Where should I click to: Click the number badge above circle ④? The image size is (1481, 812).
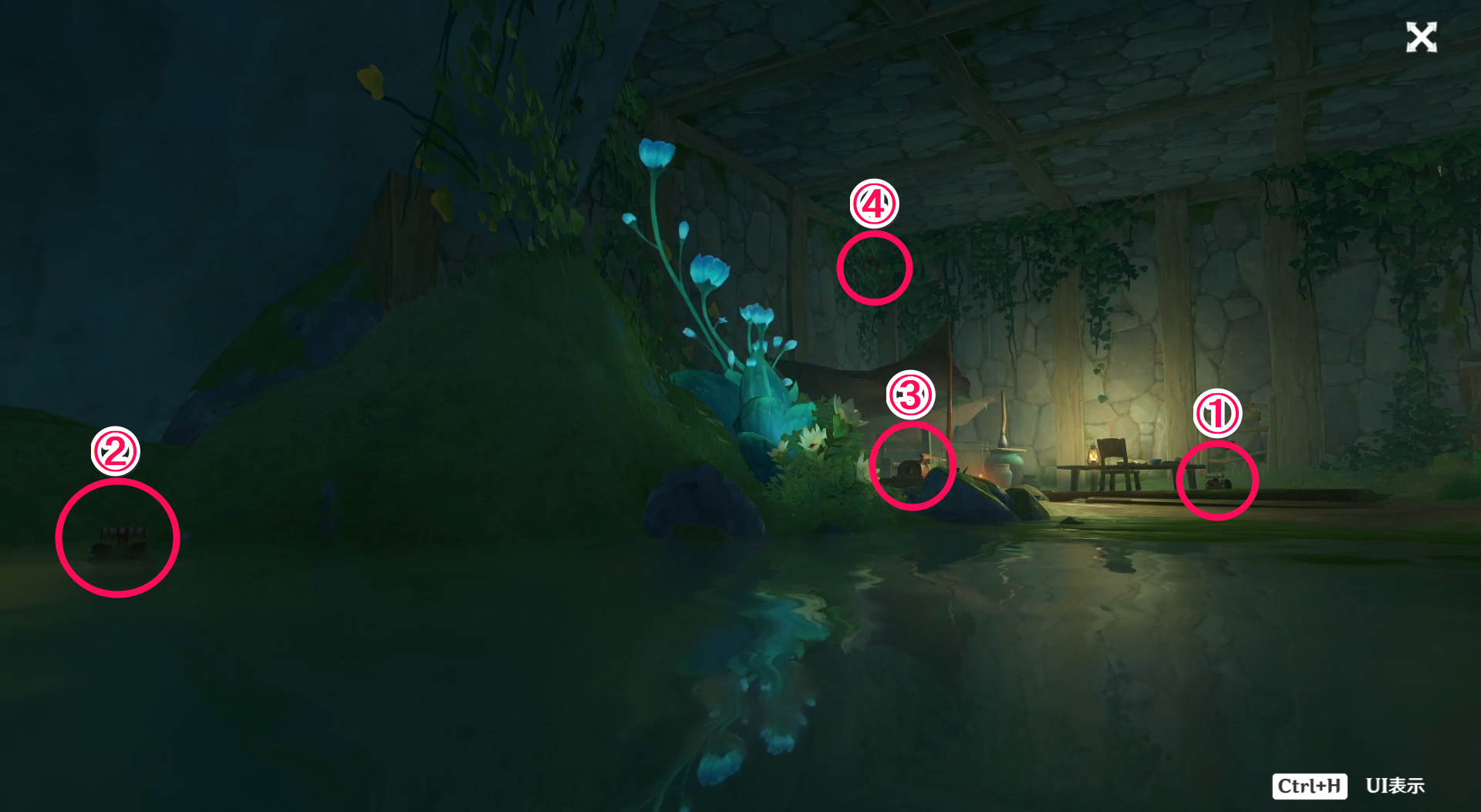point(875,205)
